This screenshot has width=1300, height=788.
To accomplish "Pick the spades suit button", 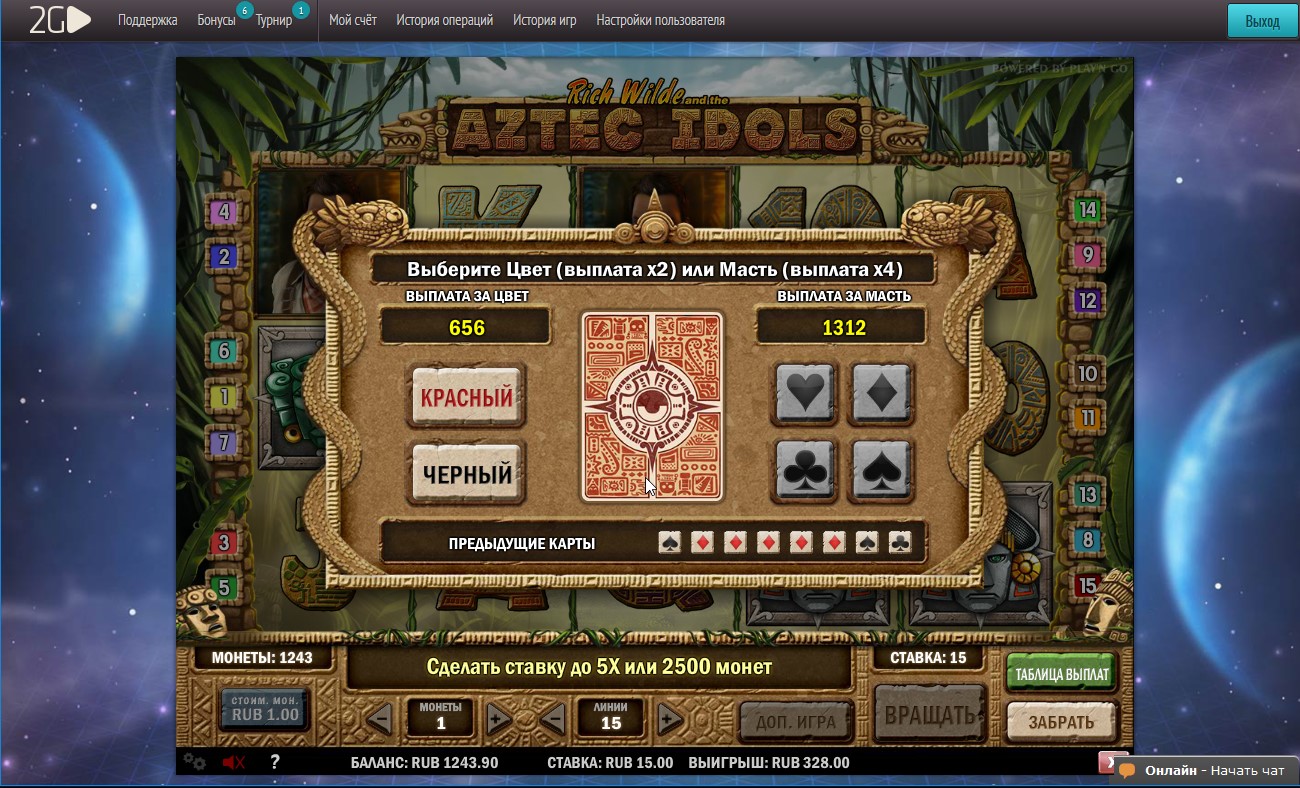I will [881, 470].
